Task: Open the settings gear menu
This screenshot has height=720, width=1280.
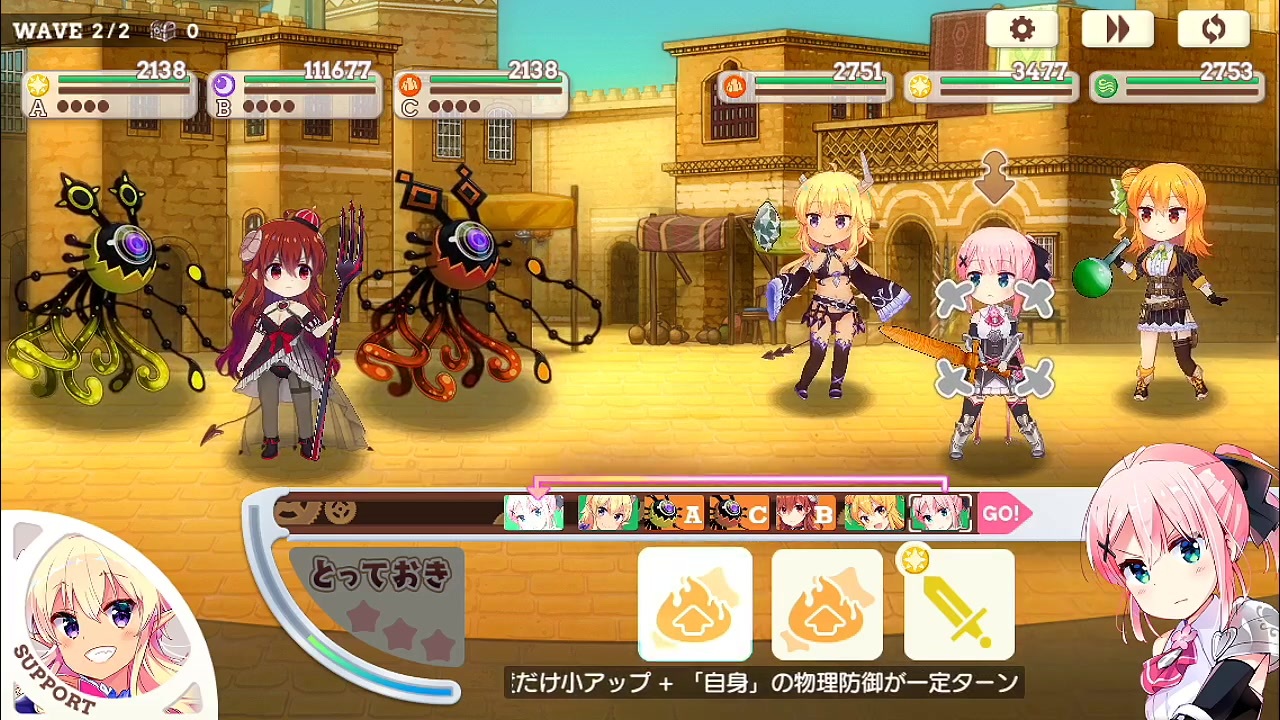Action: click(x=1021, y=29)
